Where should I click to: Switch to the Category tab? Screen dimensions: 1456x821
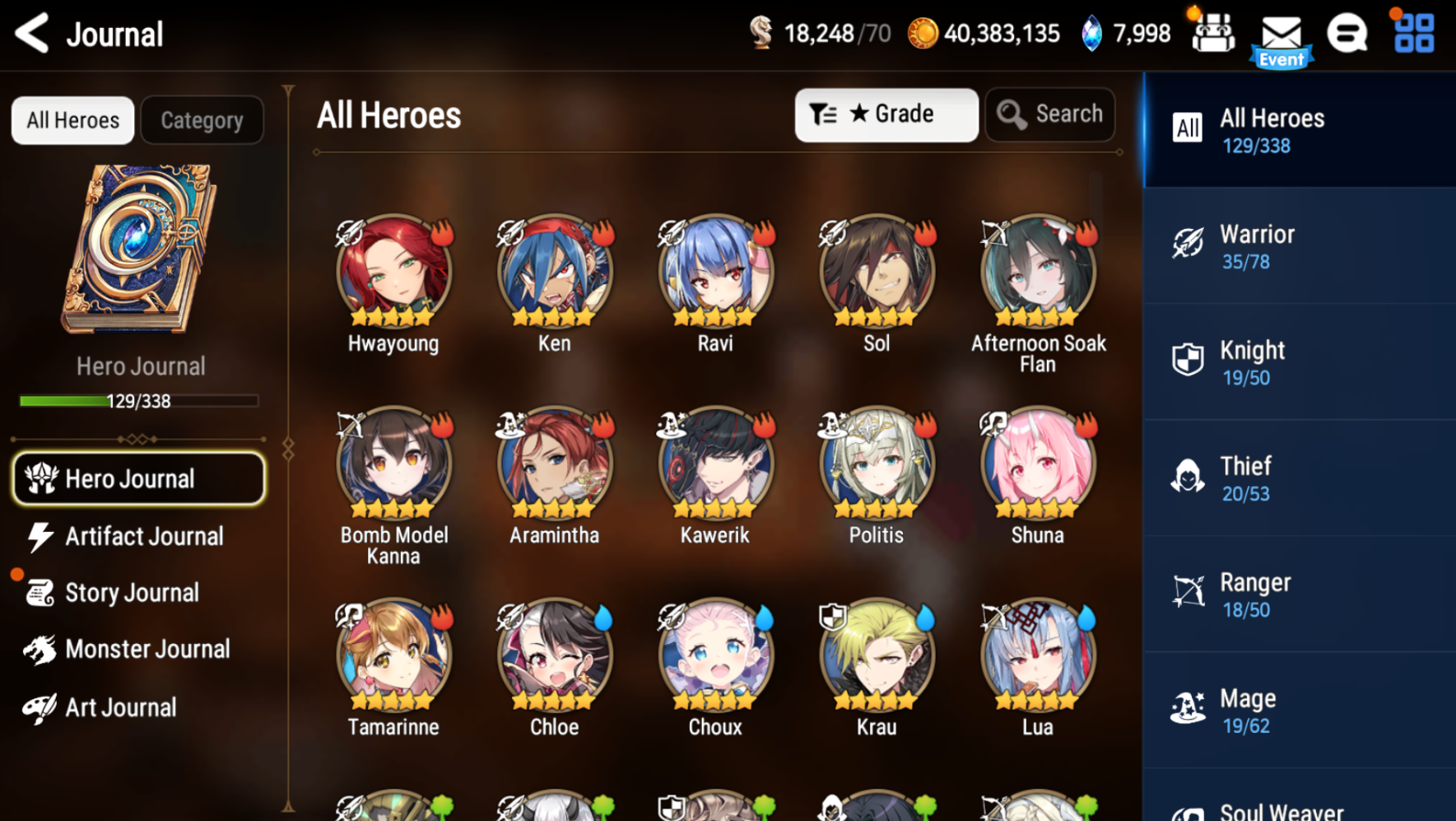coord(202,120)
